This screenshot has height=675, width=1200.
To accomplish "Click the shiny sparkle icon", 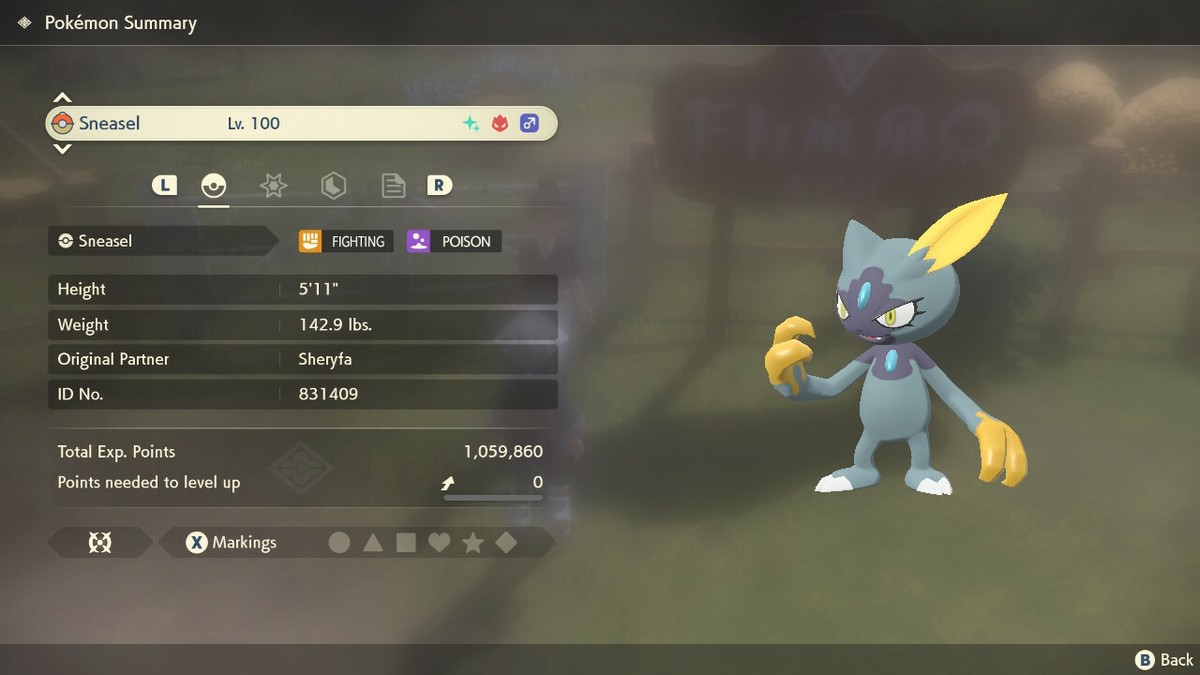I will pyautogui.click(x=470, y=124).
